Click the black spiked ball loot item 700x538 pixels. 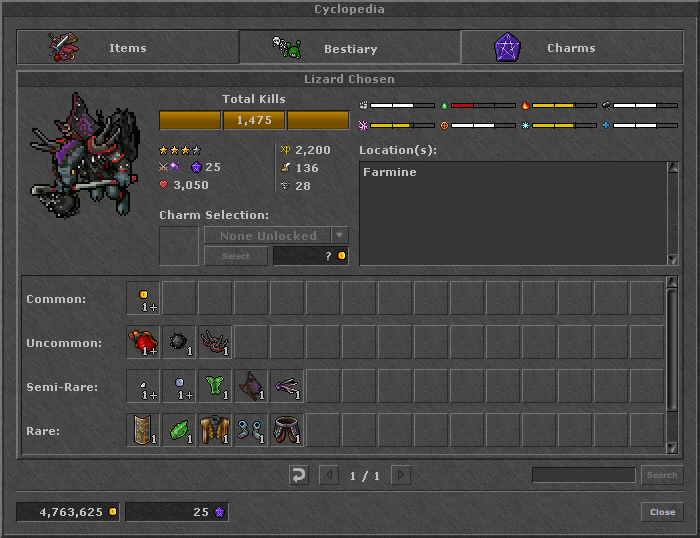(x=179, y=342)
